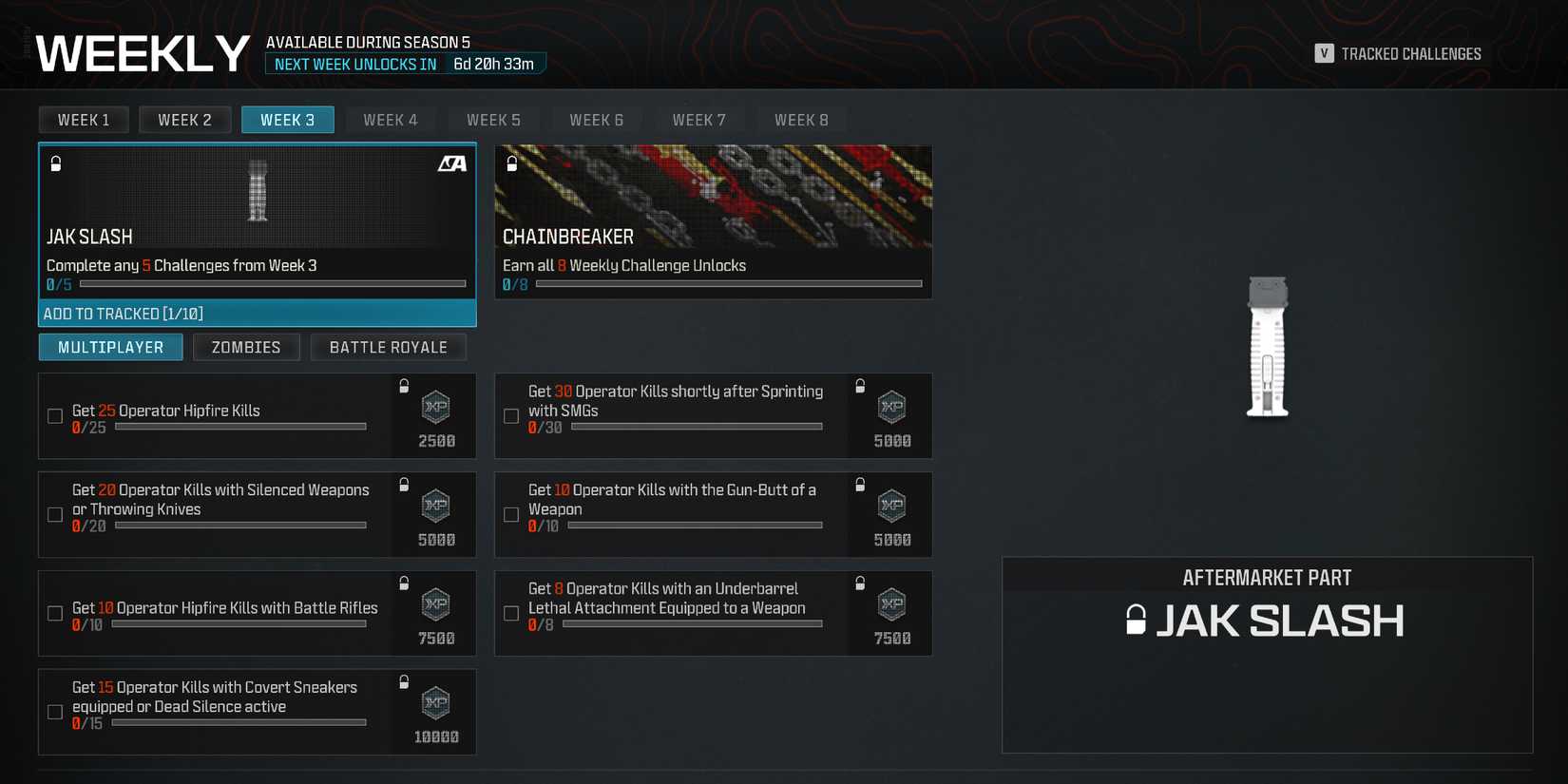Screen dimensions: 1568x784
Task: Check the Silenced Weapons kills challenge box
Action: coord(54,514)
